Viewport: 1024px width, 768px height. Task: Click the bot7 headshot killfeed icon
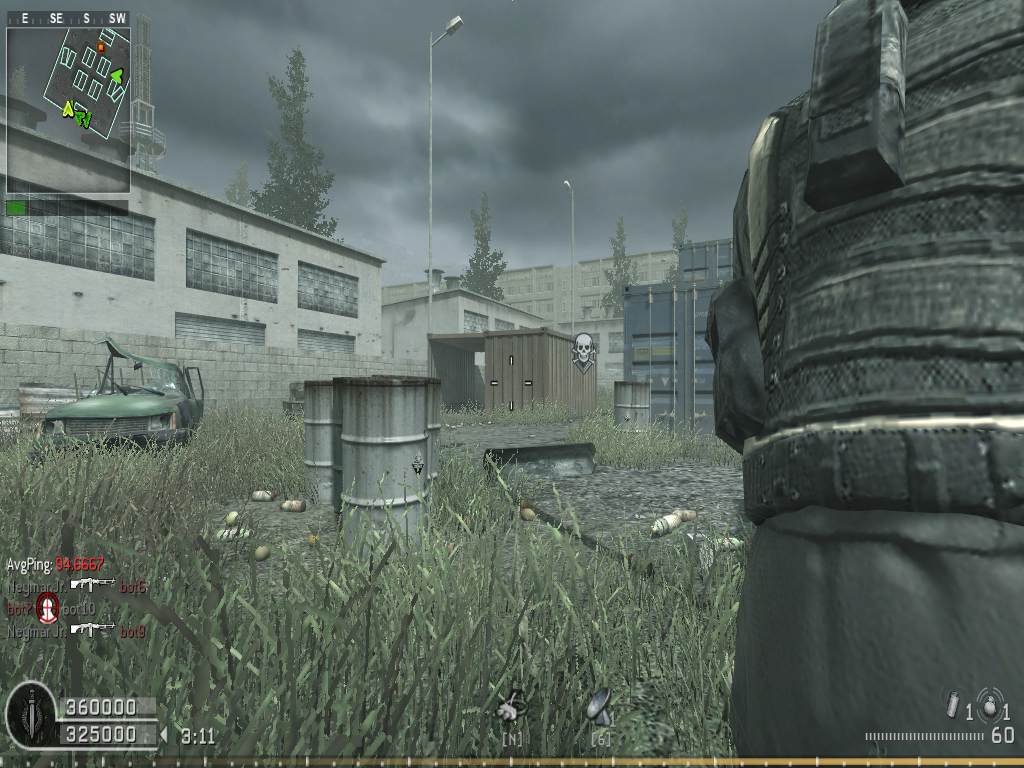(47, 607)
